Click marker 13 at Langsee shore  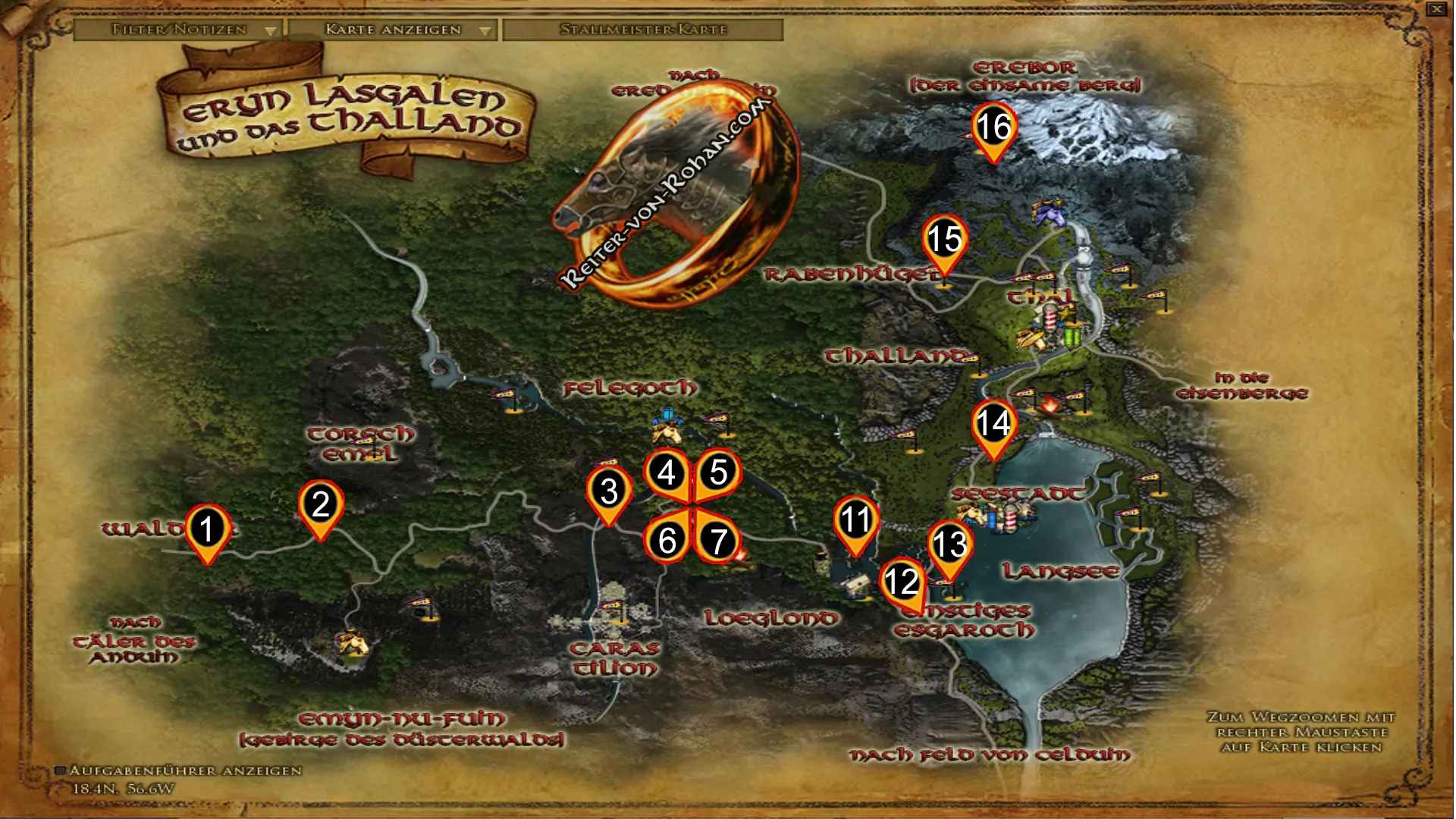[x=950, y=543]
